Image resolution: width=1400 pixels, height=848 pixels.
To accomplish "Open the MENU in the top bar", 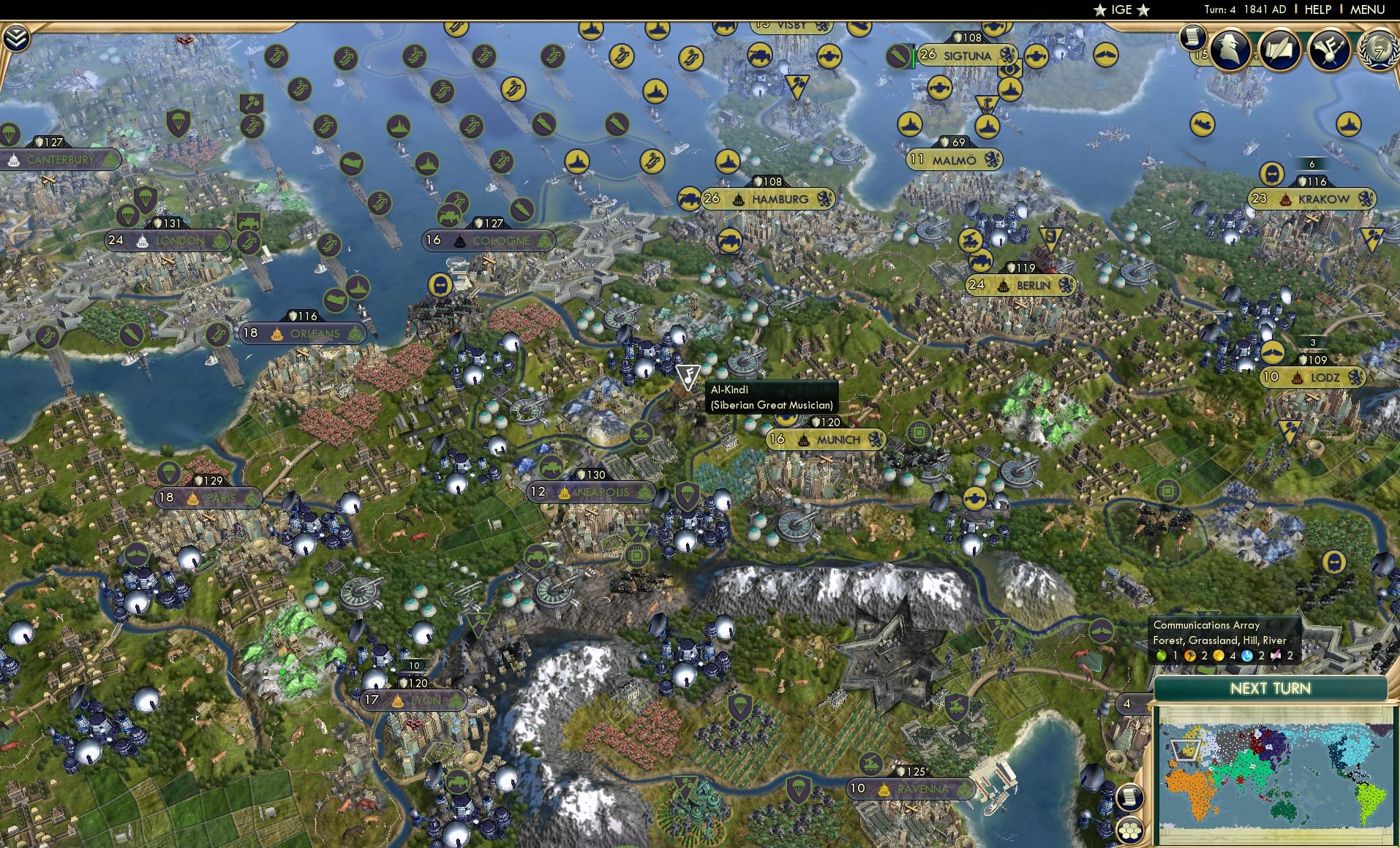I will tap(1366, 10).
